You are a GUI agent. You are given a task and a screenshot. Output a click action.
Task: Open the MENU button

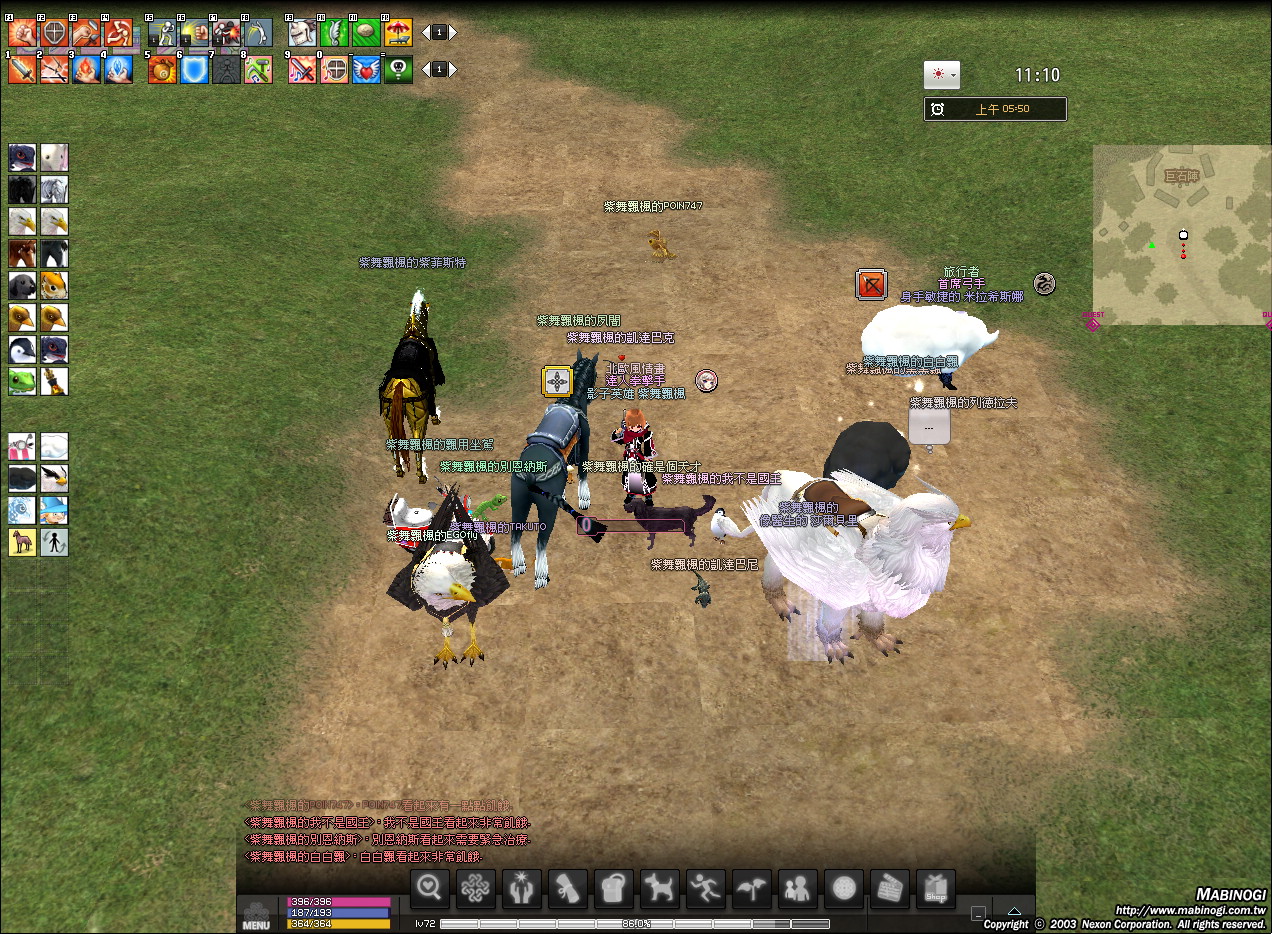(x=256, y=916)
